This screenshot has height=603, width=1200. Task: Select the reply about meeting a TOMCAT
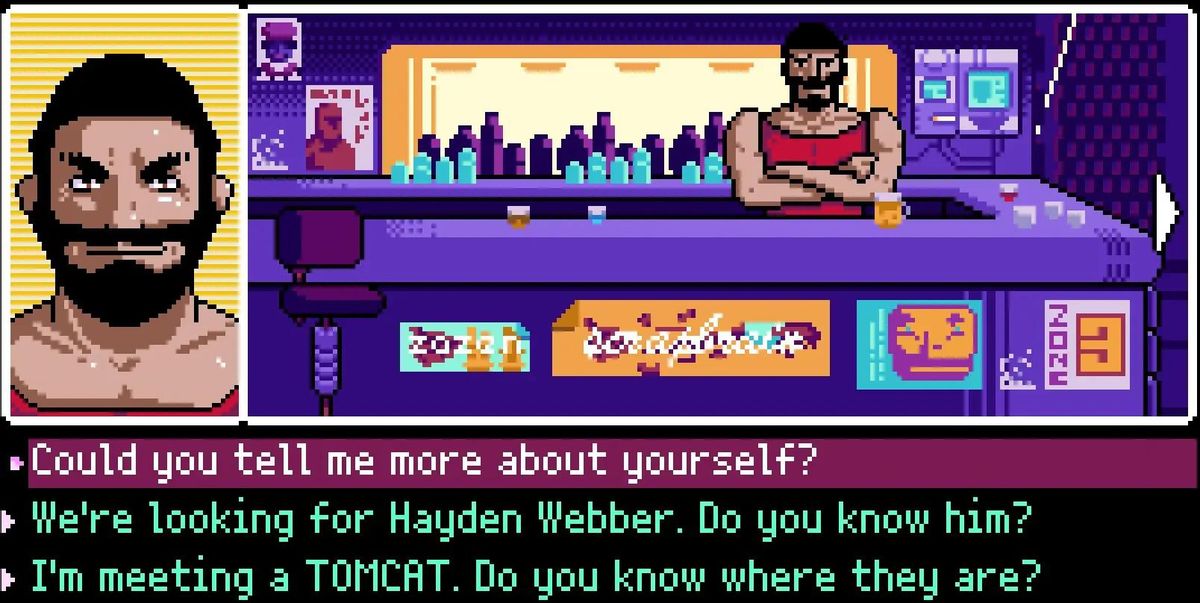coord(536,577)
